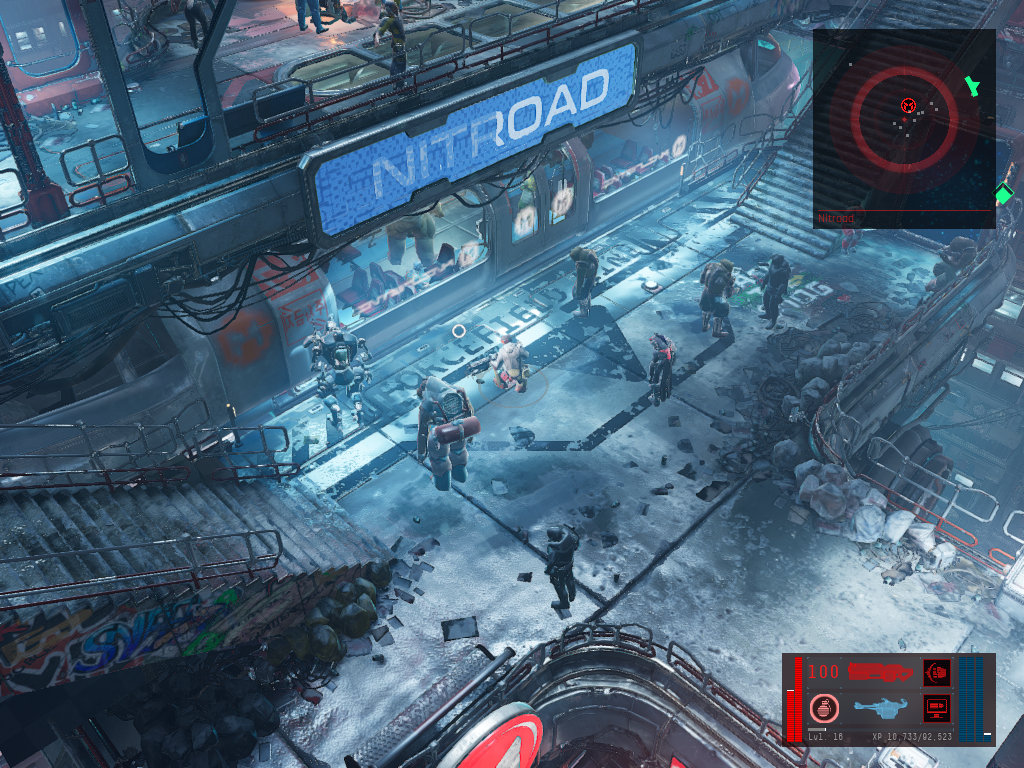
Task: Activate the grenade ability
Action: pos(824,708)
